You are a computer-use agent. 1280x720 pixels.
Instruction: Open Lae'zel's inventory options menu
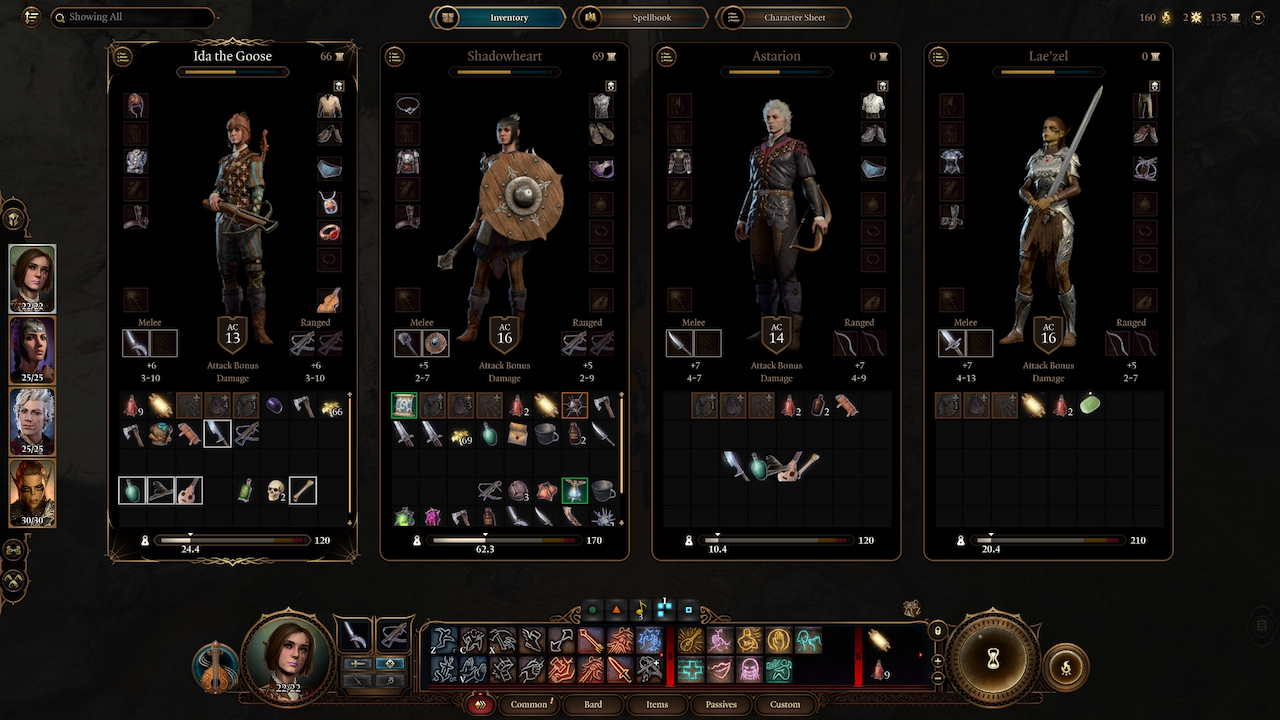point(939,57)
